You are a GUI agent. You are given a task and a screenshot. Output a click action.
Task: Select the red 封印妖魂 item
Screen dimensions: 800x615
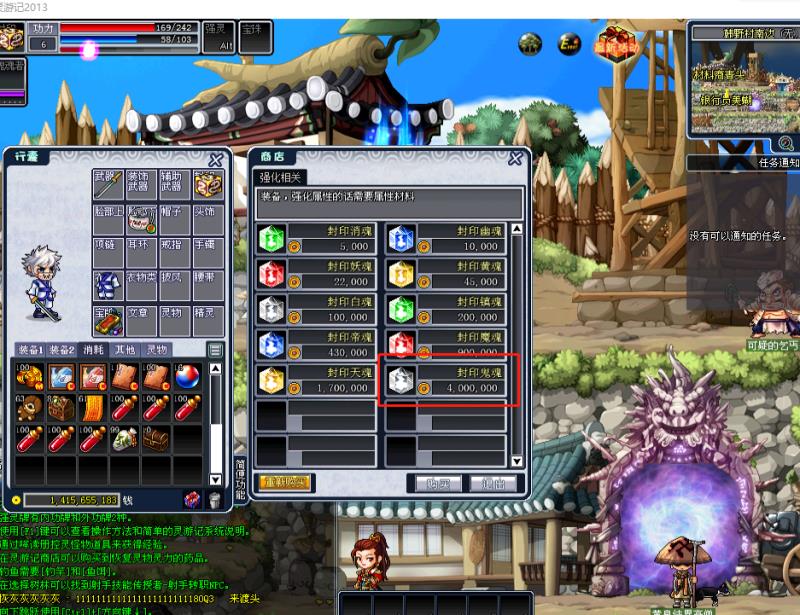(x=316, y=274)
